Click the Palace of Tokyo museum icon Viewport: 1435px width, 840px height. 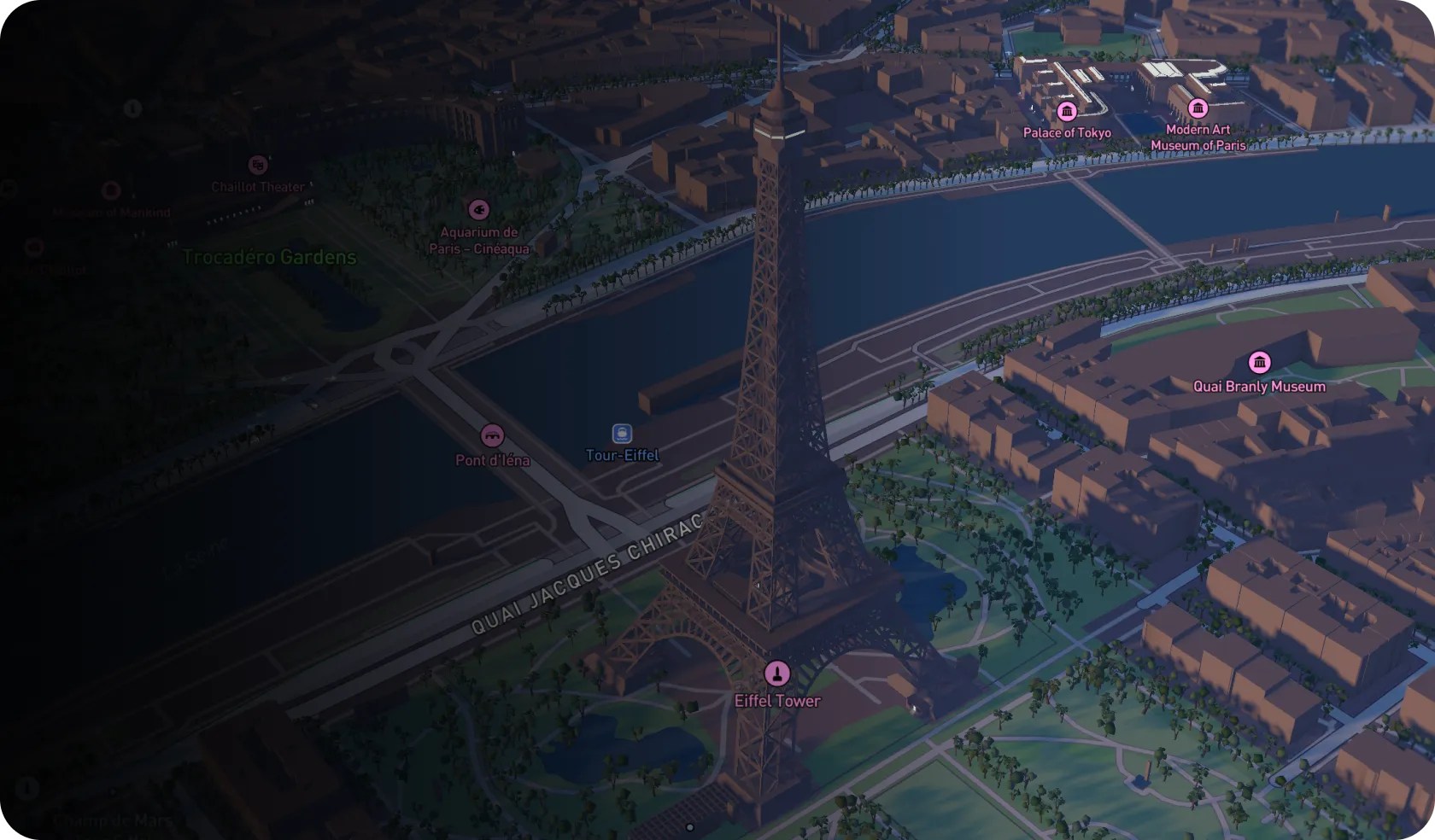pos(1067,110)
